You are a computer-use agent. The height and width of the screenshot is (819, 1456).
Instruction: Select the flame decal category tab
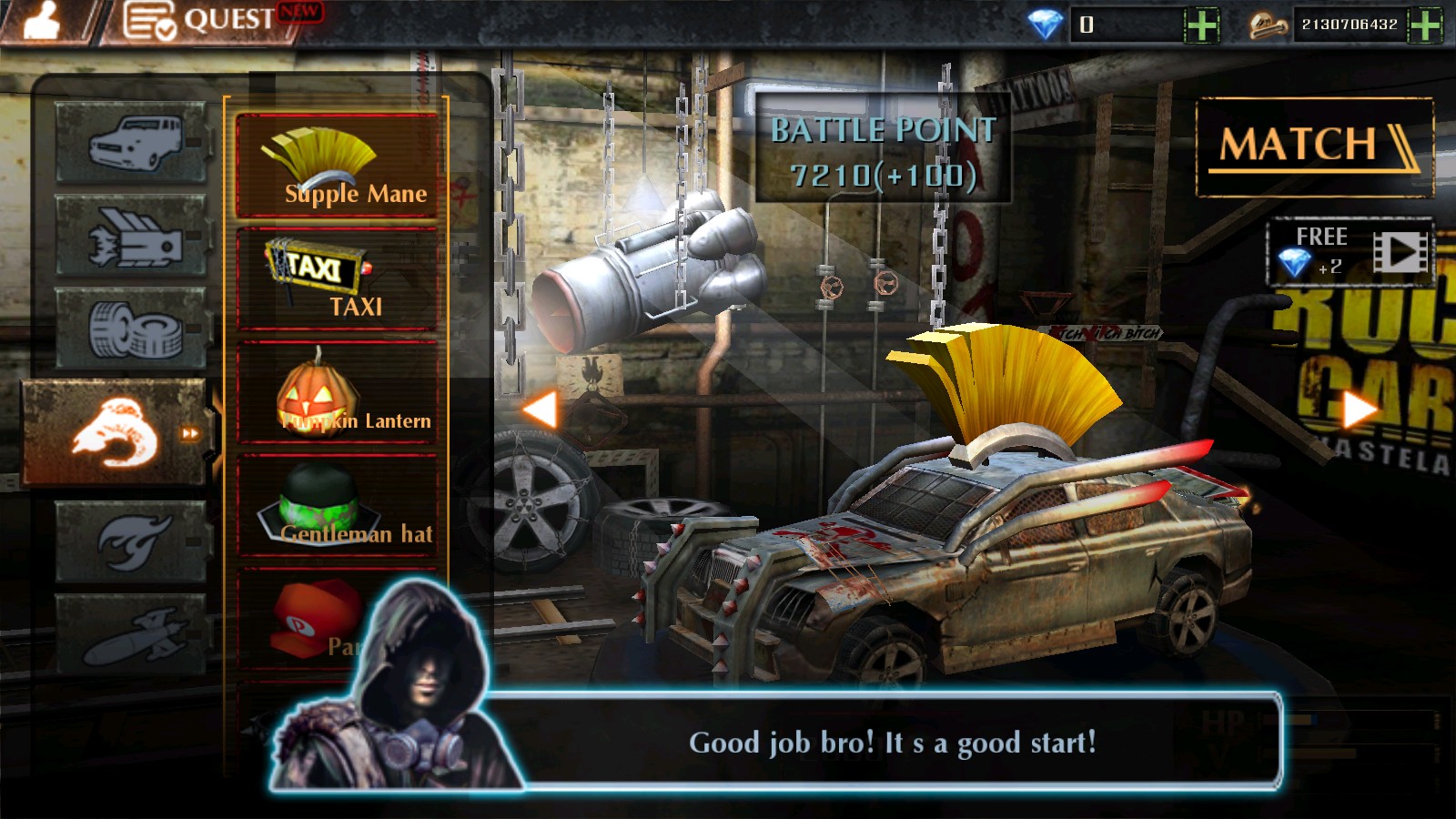[x=132, y=541]
